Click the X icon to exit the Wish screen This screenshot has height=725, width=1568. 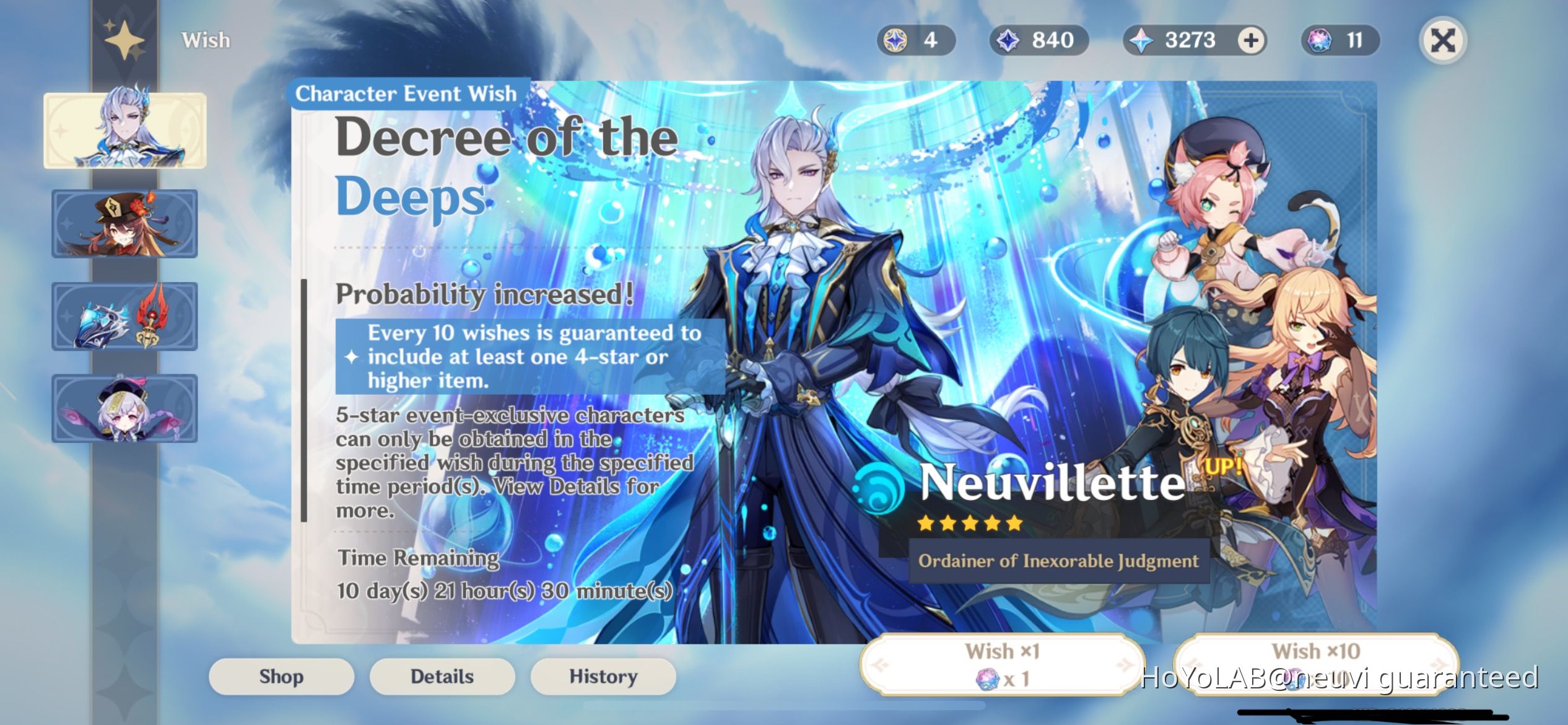[x=1443, y=40]
